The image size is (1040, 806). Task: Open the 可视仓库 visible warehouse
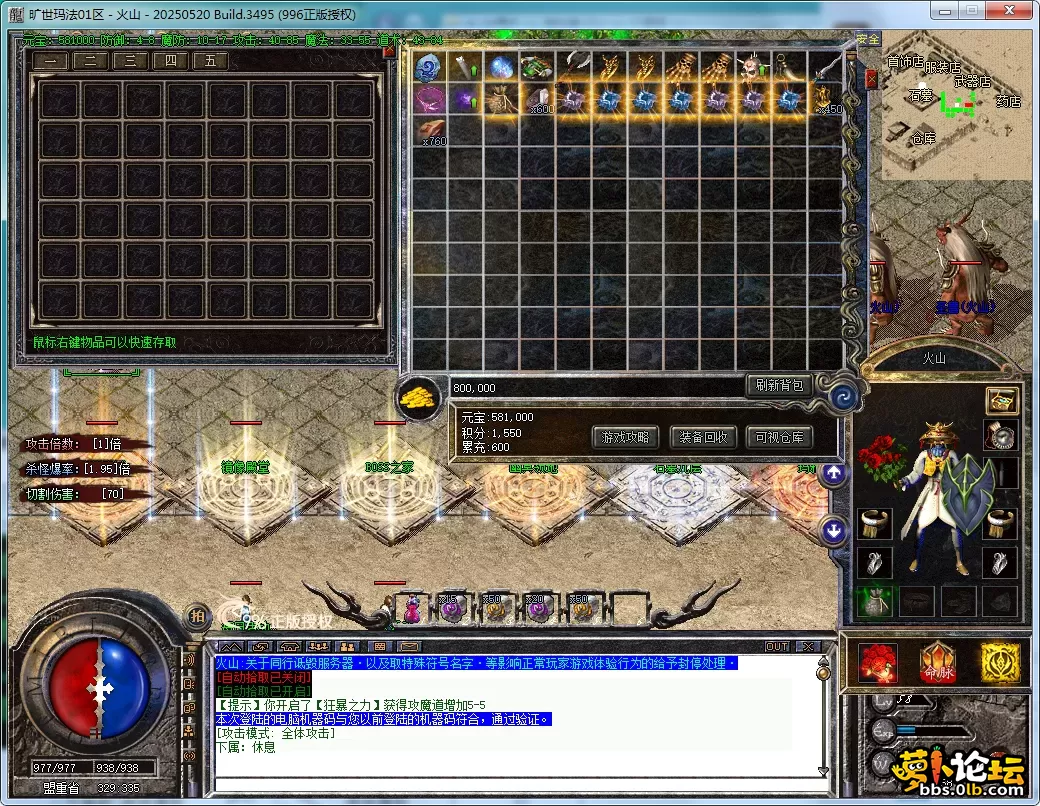coord(779,437)
